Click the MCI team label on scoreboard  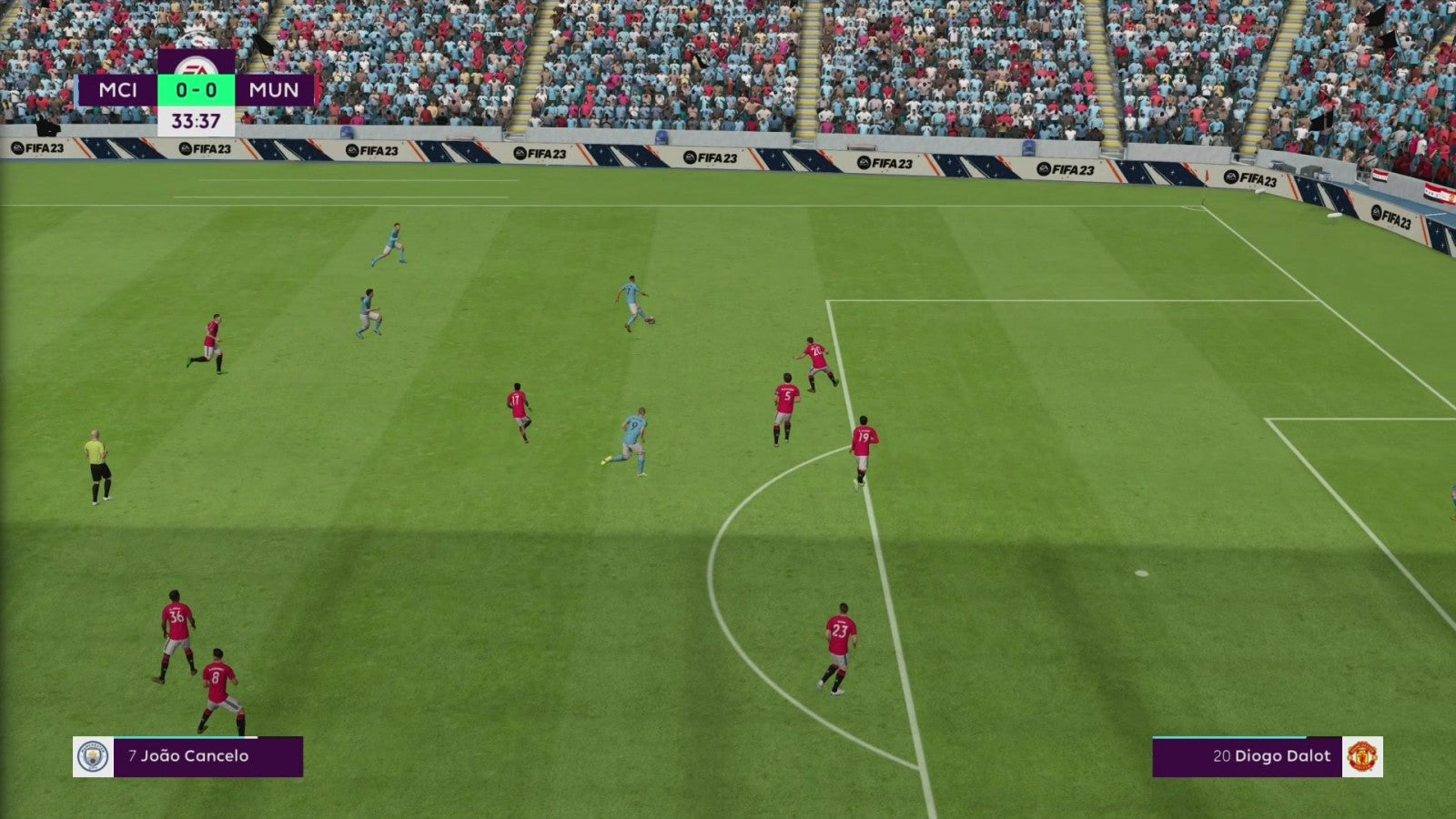[118, 90]
